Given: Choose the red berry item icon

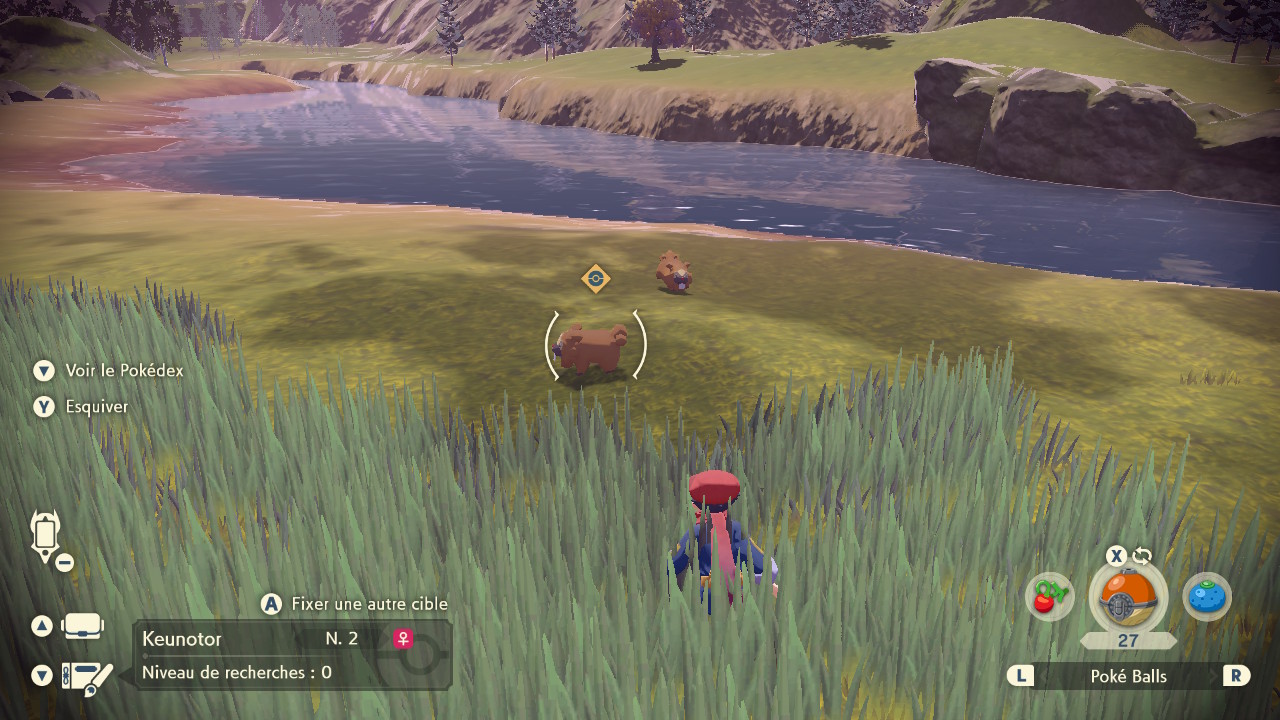Looking at the screenshot, I should coord(1049,597).
